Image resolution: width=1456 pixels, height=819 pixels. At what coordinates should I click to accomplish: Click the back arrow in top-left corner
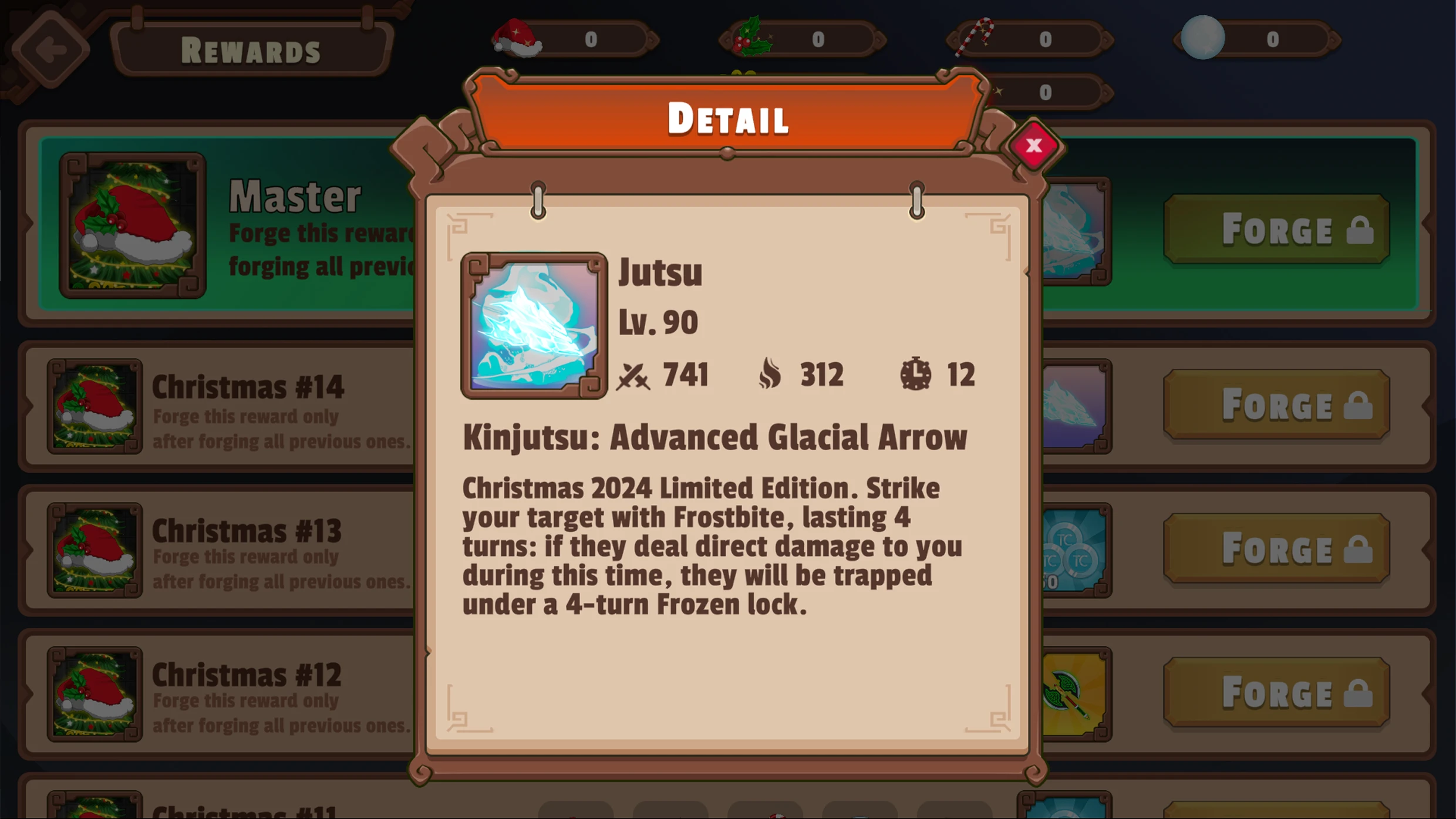click(51, 49)
